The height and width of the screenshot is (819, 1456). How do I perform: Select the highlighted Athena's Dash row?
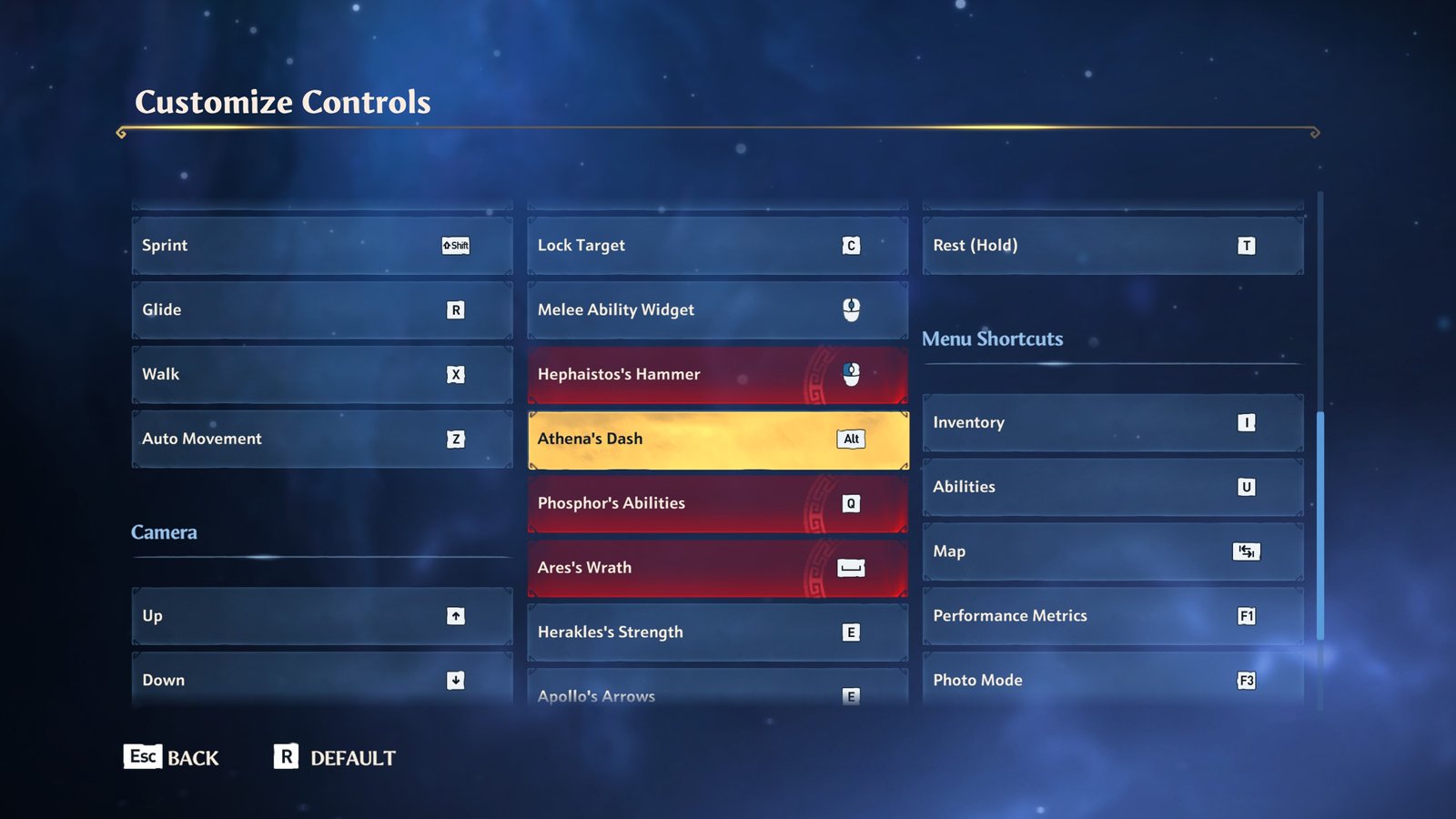(x=717, y=440)
